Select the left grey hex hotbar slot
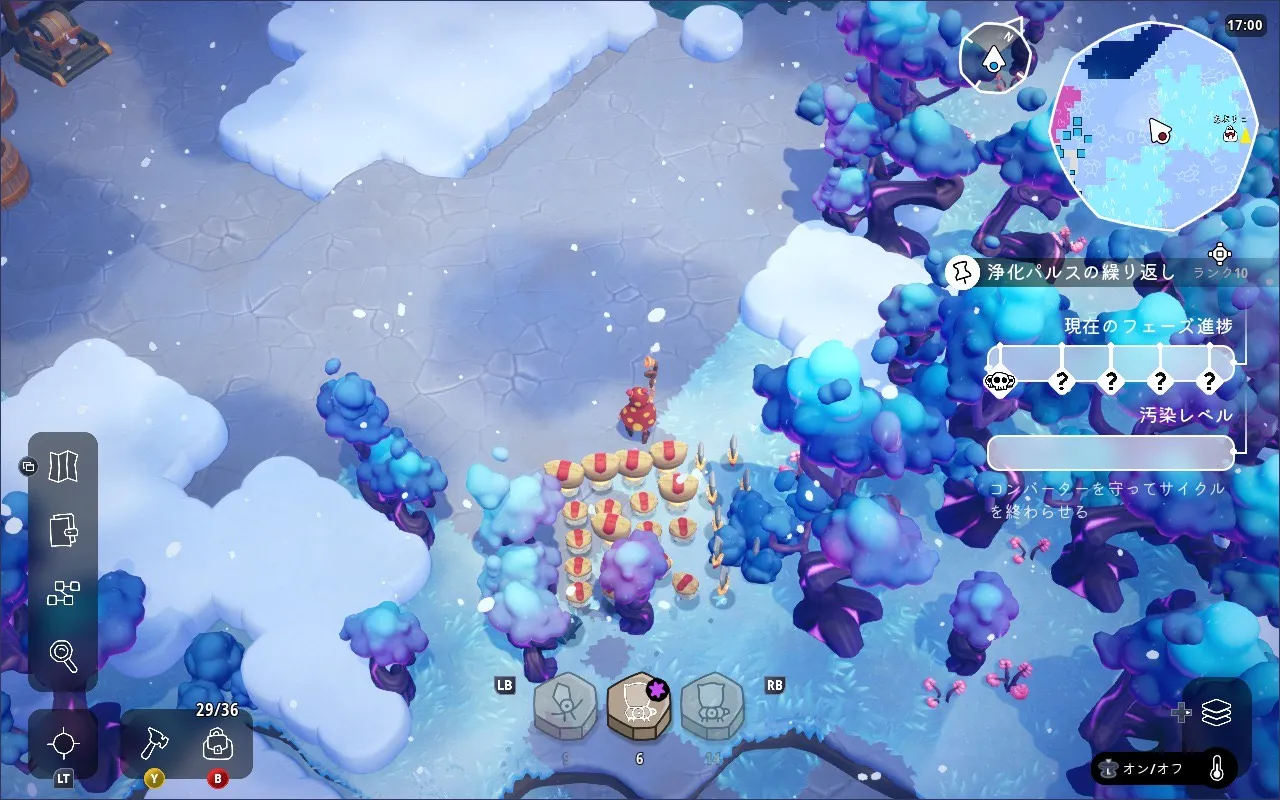Image resolution: width=1280 pixels, height=800 pixels. 565,706
